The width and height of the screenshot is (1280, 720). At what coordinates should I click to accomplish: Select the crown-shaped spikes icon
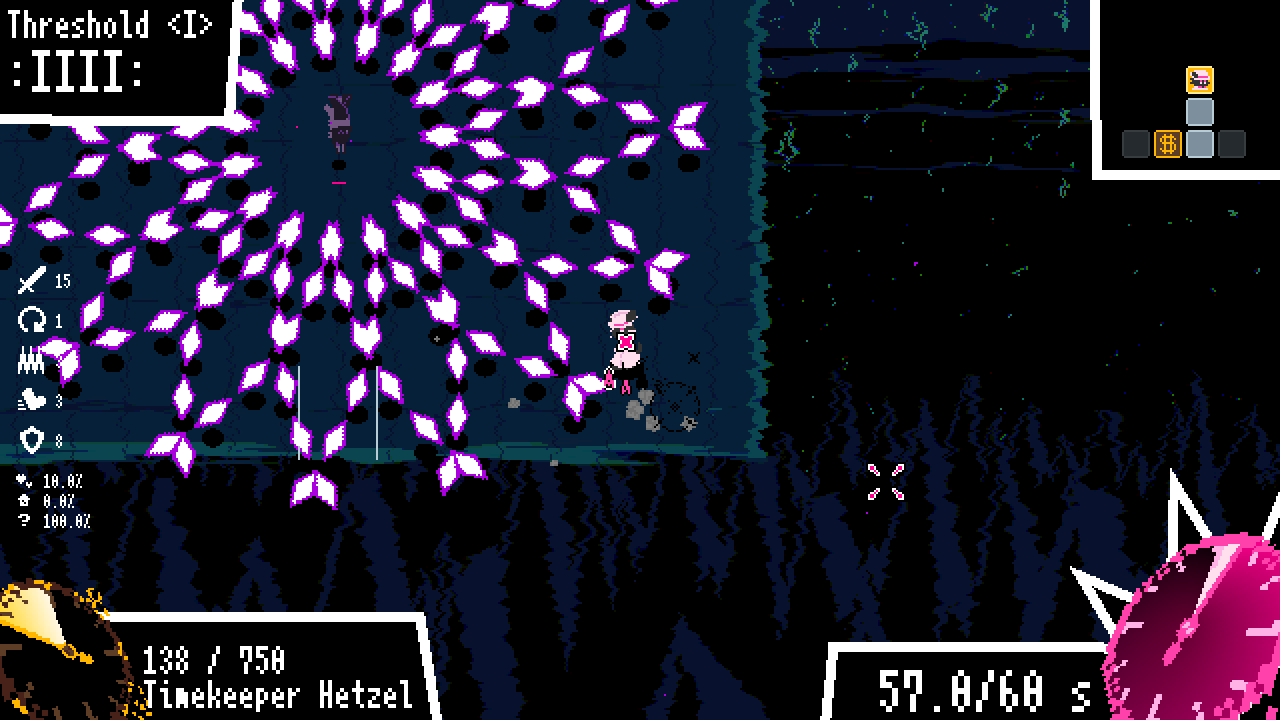click(x=30, y=358)
